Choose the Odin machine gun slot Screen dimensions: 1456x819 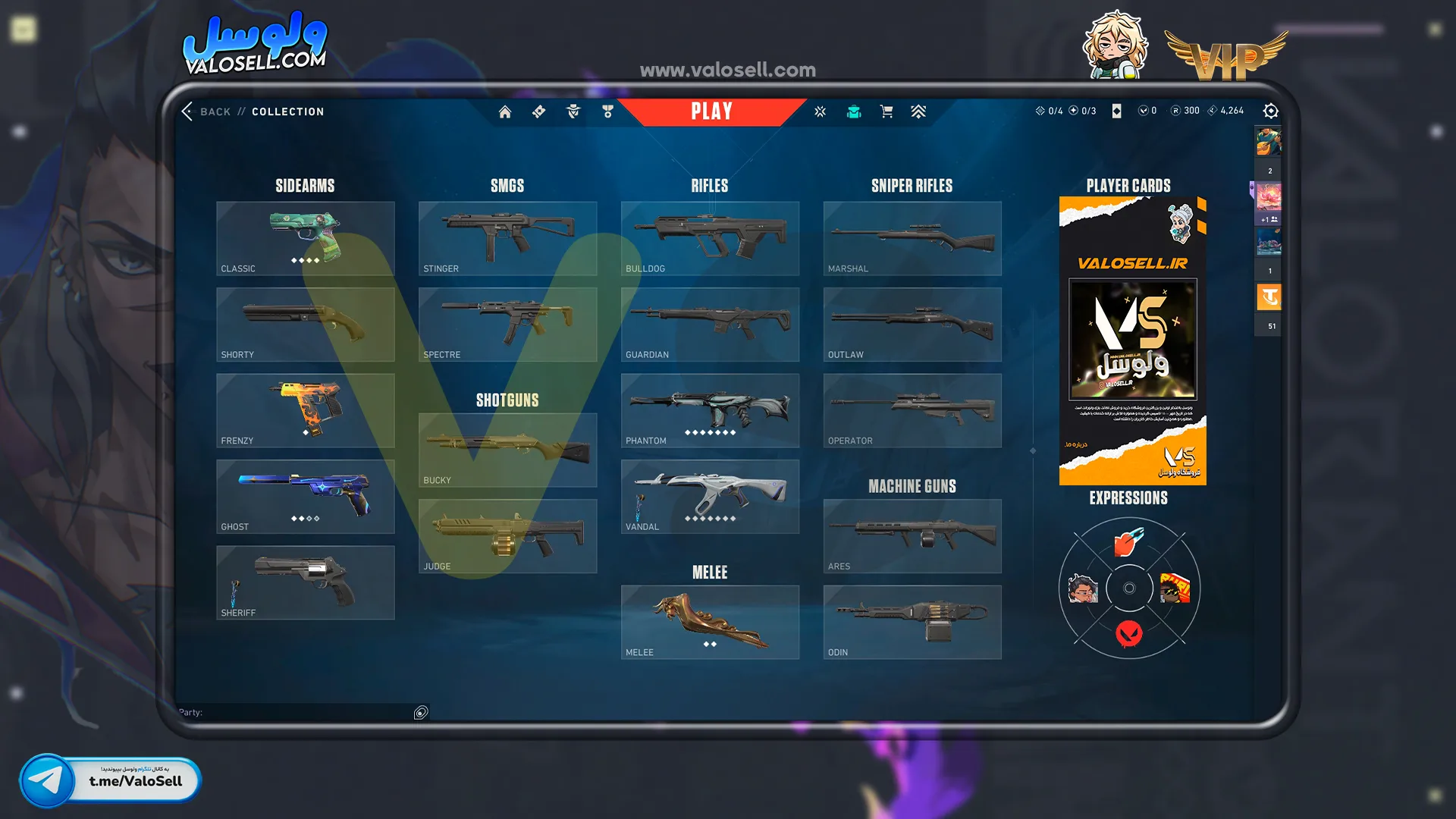912,622
